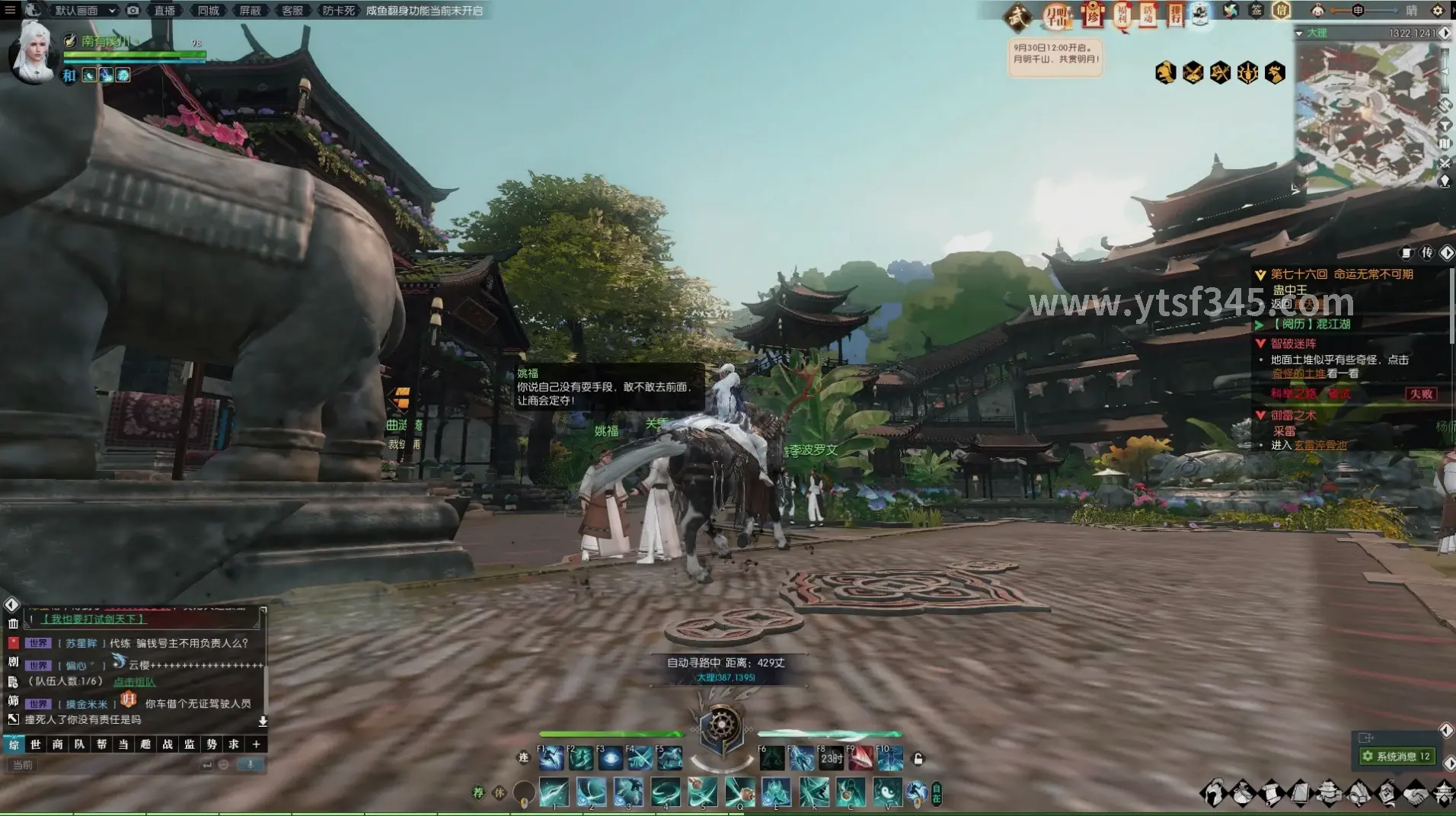Toggle the 屏蔽 block option in top bar
Viewport: 1456px width, 816px height.
[251, 11]
